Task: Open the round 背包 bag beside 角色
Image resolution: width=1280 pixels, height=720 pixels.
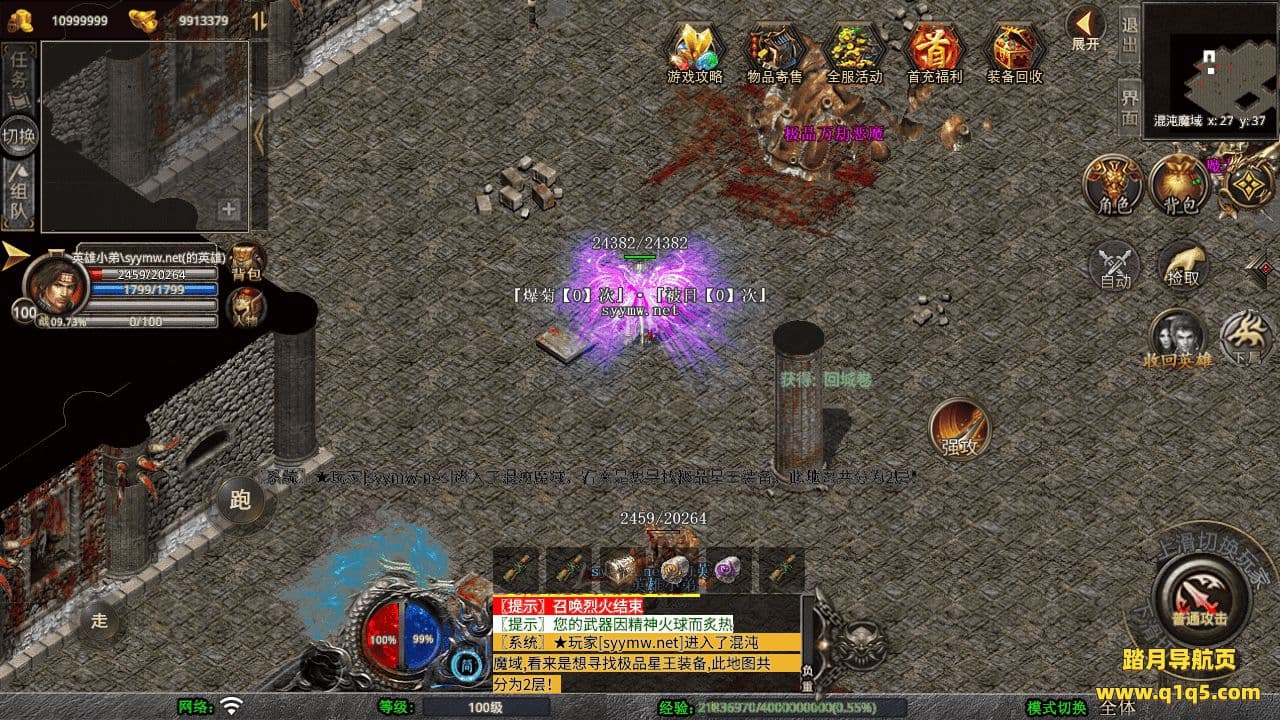Action: pos(1179,185)
